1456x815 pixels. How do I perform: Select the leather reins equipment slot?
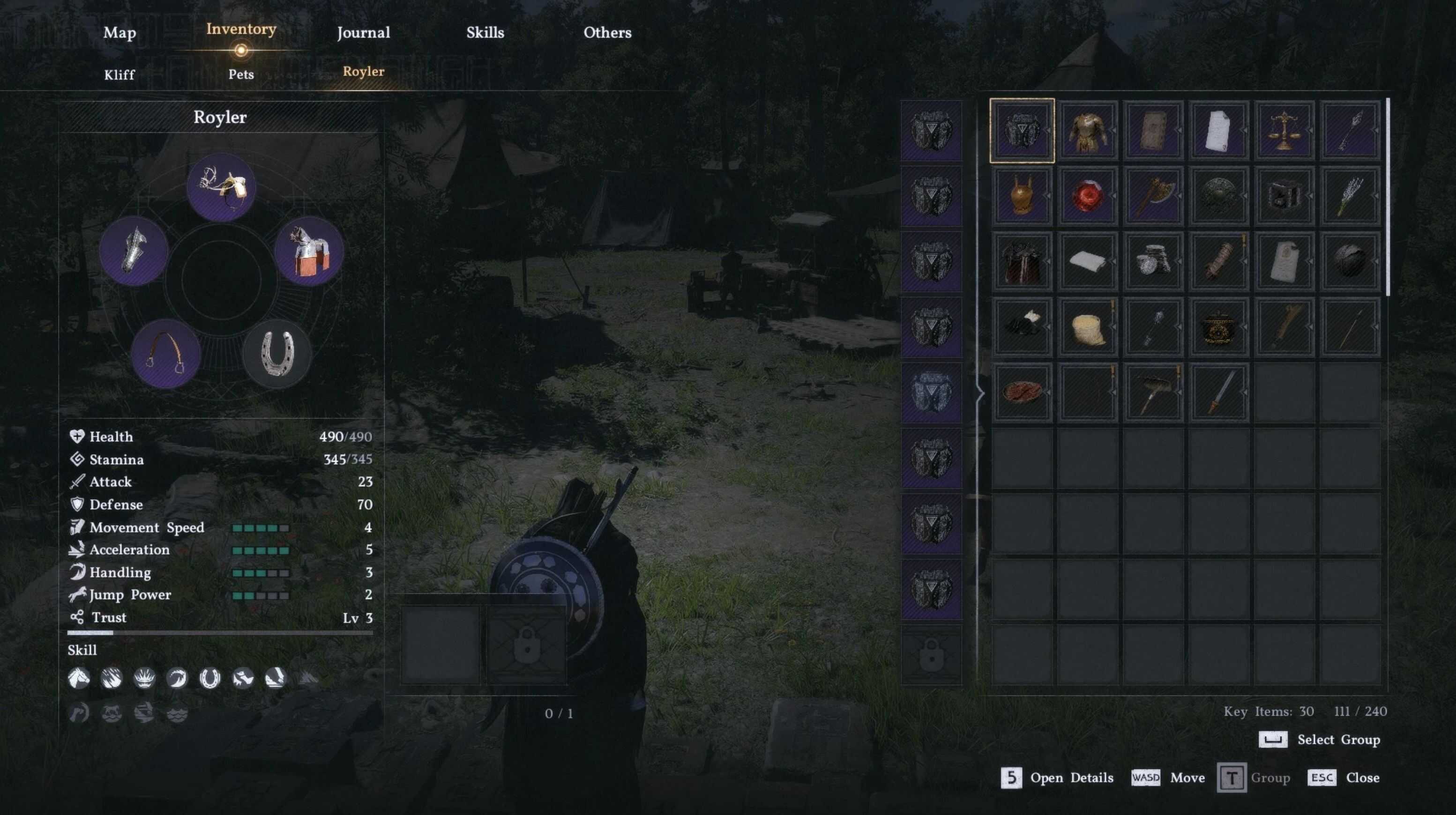(165, 354)
